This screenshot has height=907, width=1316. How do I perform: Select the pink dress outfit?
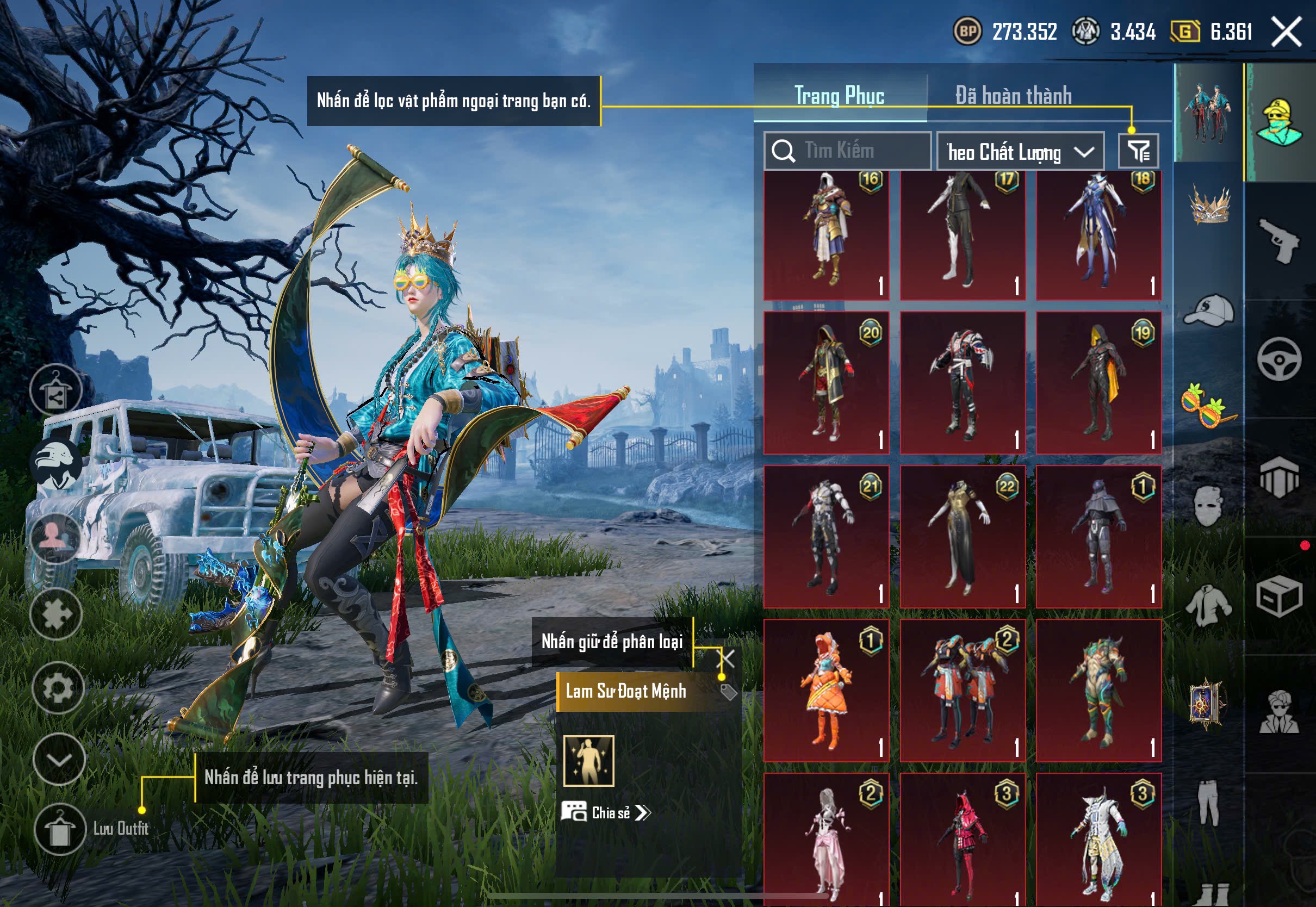point(826,840)
